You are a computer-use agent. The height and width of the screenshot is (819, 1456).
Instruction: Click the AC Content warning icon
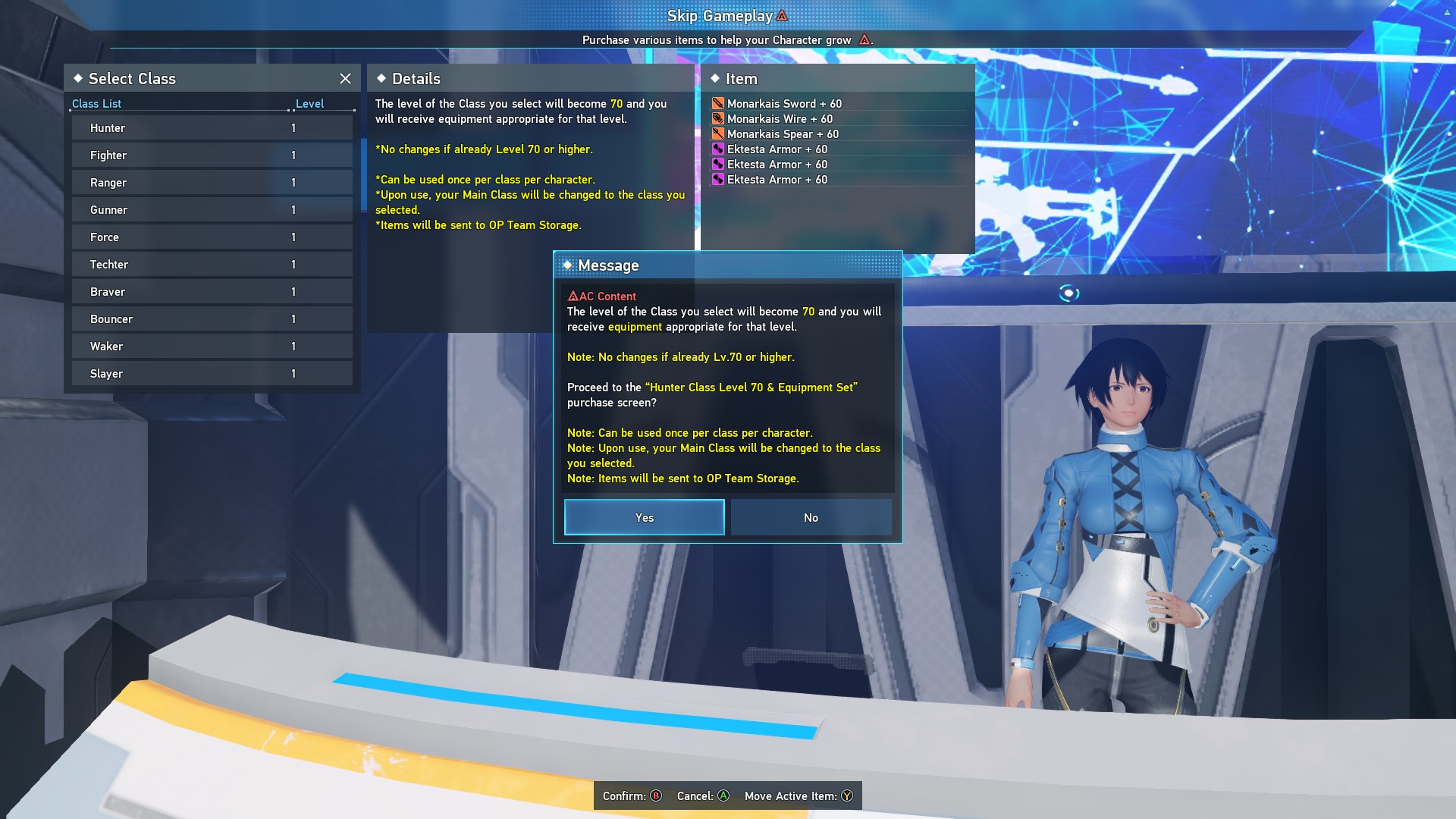click(573, 296)
